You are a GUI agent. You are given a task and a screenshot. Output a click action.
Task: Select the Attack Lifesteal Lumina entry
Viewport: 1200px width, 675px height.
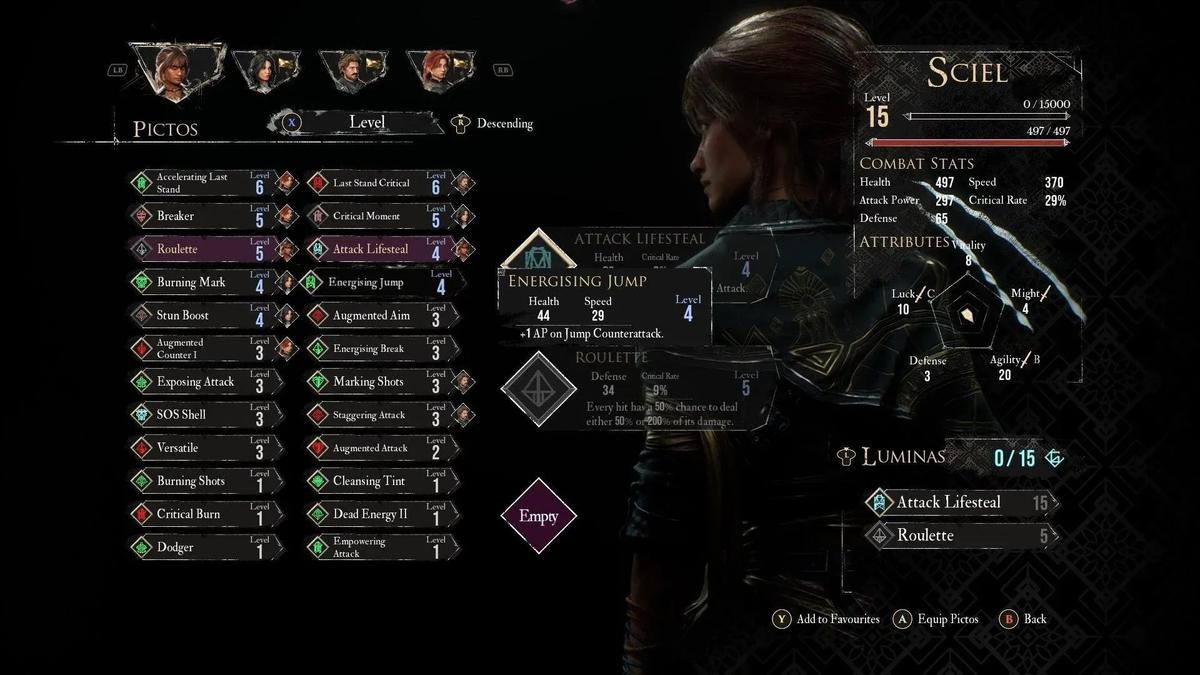click(960, 502)
